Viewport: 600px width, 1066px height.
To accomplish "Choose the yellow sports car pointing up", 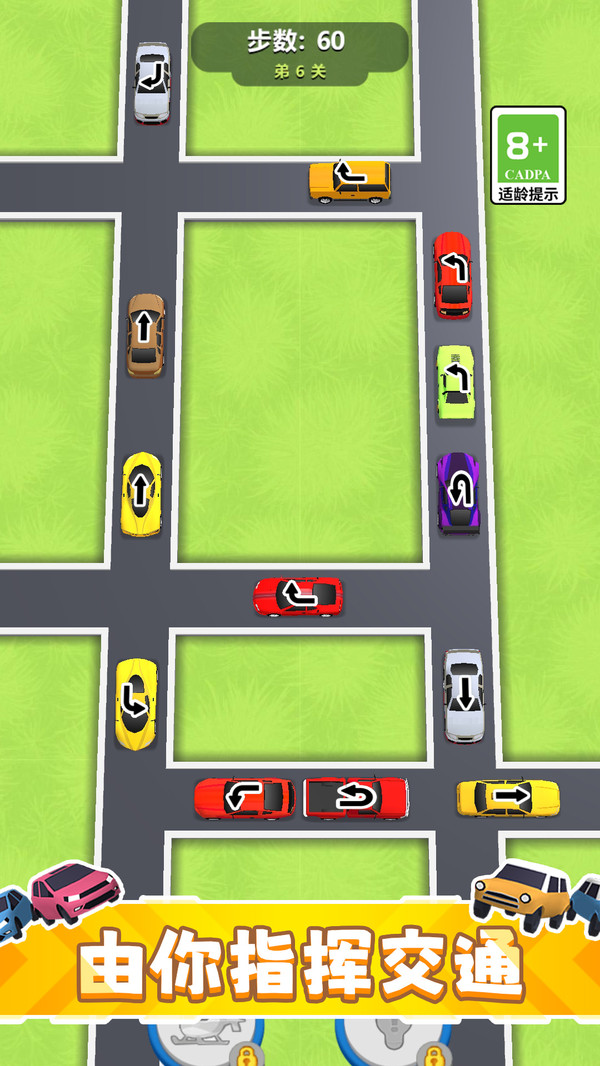I will point(141,494).
